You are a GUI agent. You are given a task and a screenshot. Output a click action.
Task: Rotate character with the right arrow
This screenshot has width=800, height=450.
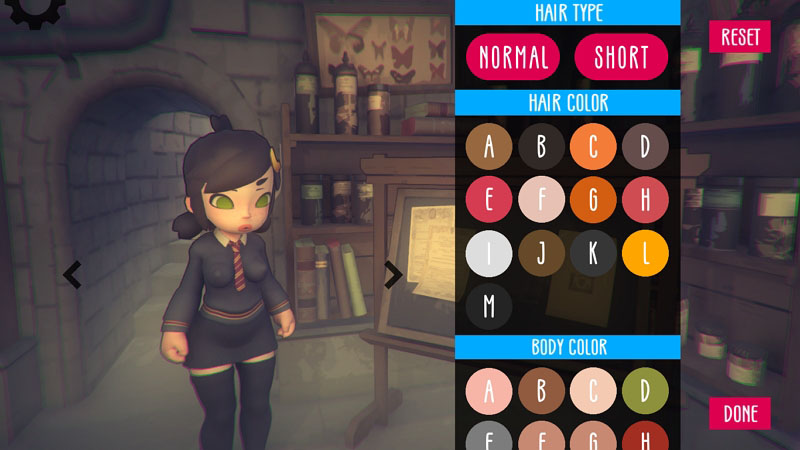(393, 274)
